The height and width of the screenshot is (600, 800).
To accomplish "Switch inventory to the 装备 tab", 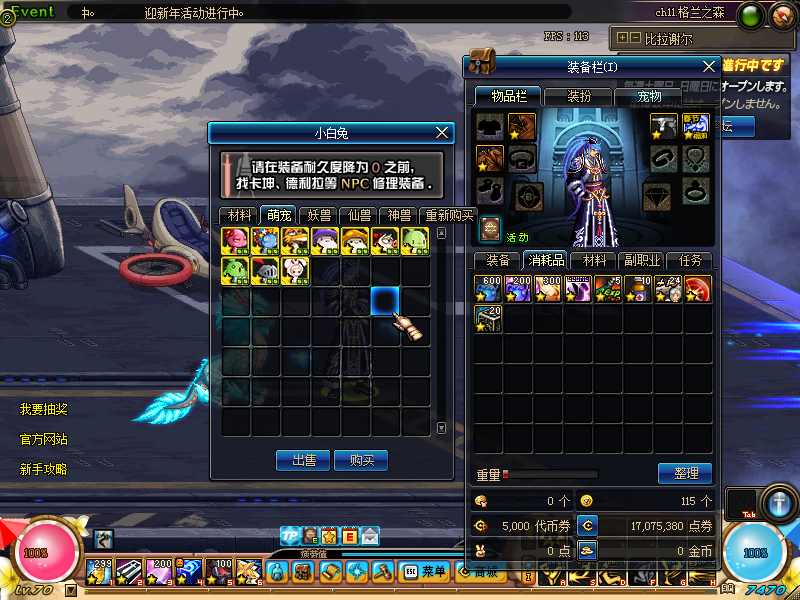I will click(497, 260).
